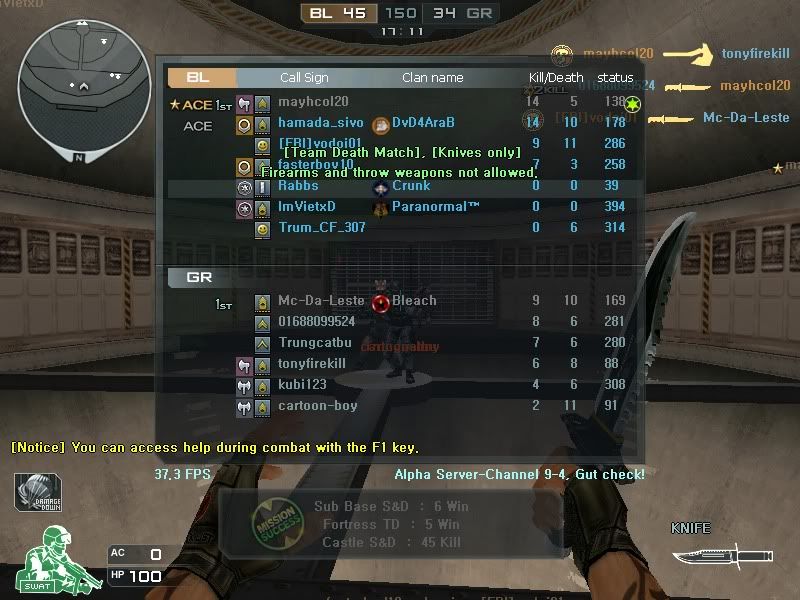
Task: Choose player 01688099524 in the list
Action: coord(316,322)
